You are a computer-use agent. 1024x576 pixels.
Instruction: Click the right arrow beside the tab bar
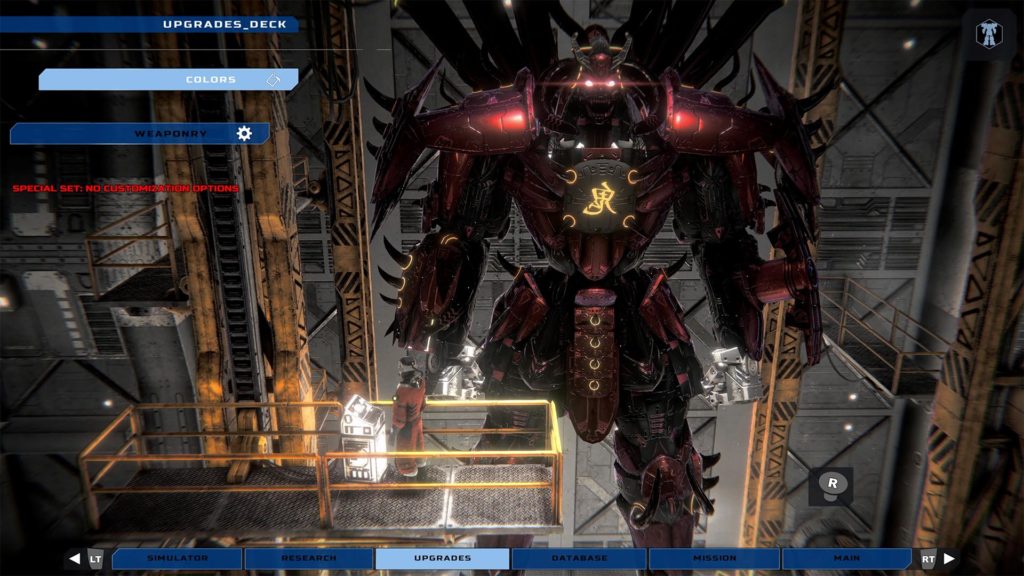click(x=948, y=558)
